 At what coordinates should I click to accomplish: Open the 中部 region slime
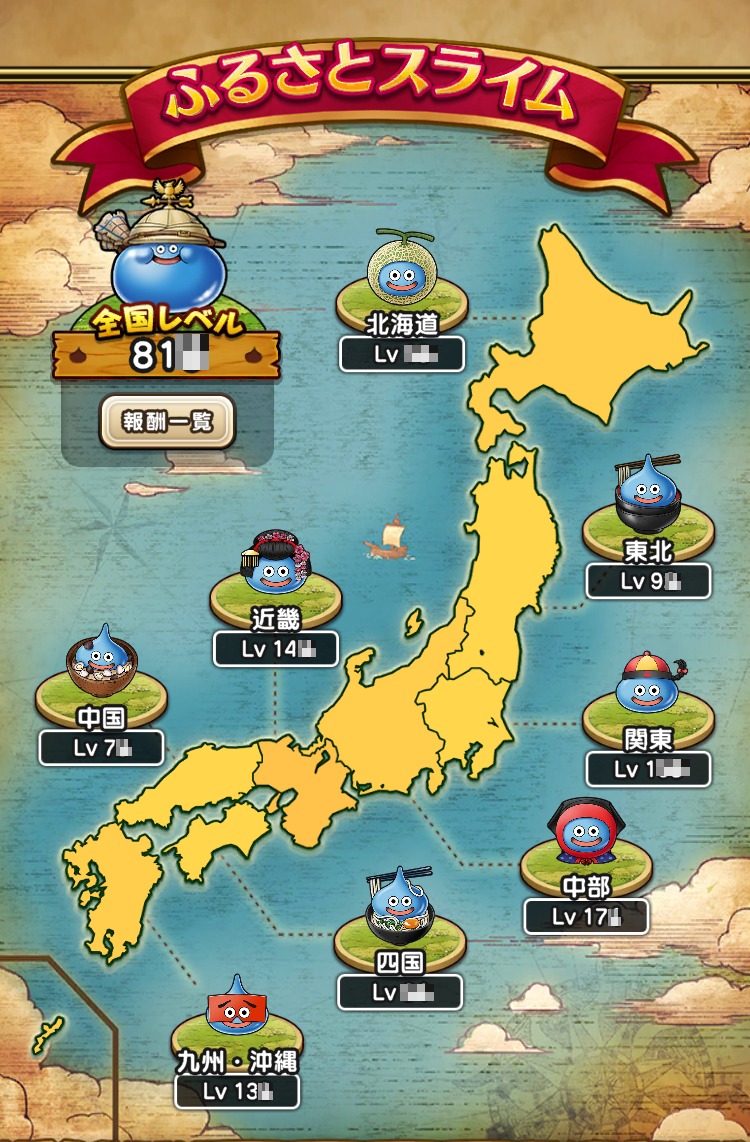585,835
